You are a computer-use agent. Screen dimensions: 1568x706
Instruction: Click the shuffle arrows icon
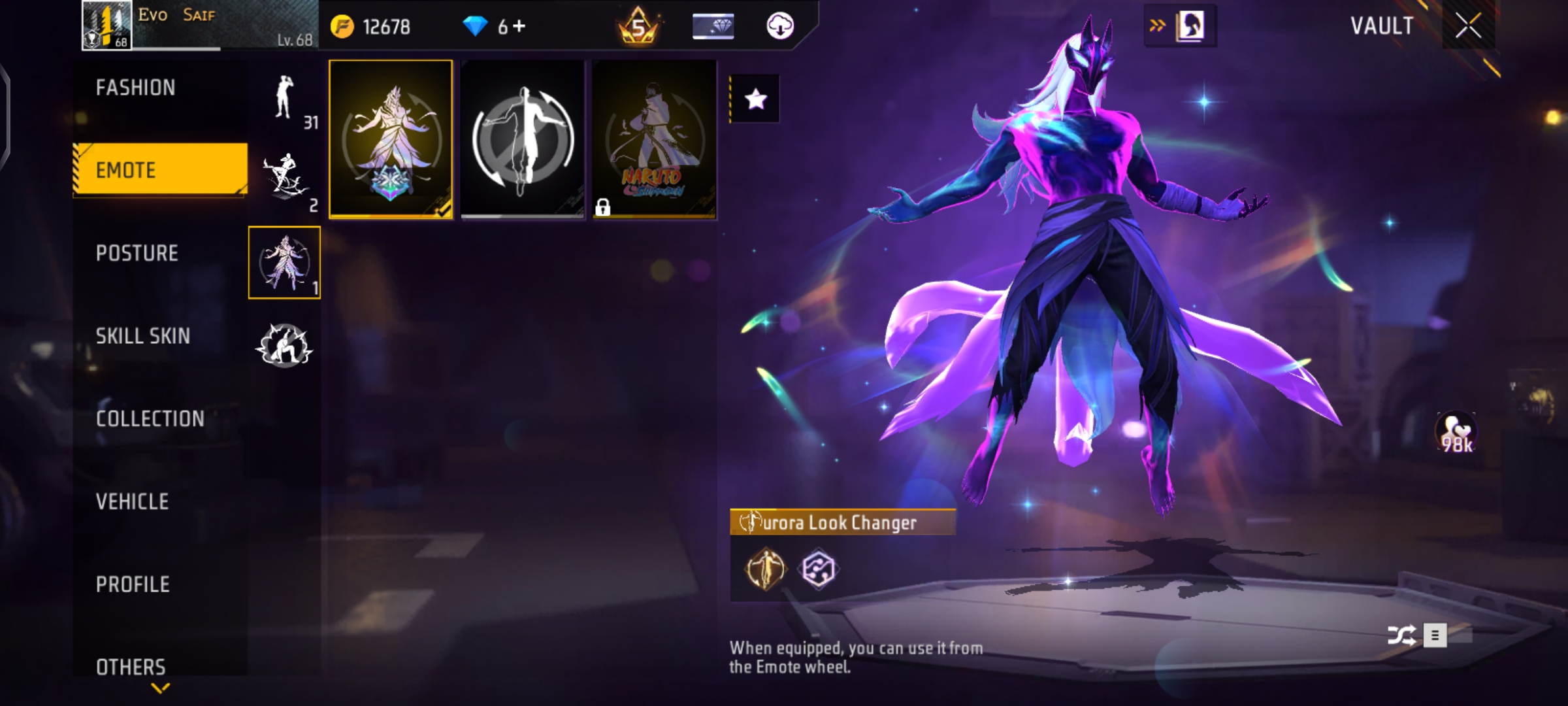1401,635
